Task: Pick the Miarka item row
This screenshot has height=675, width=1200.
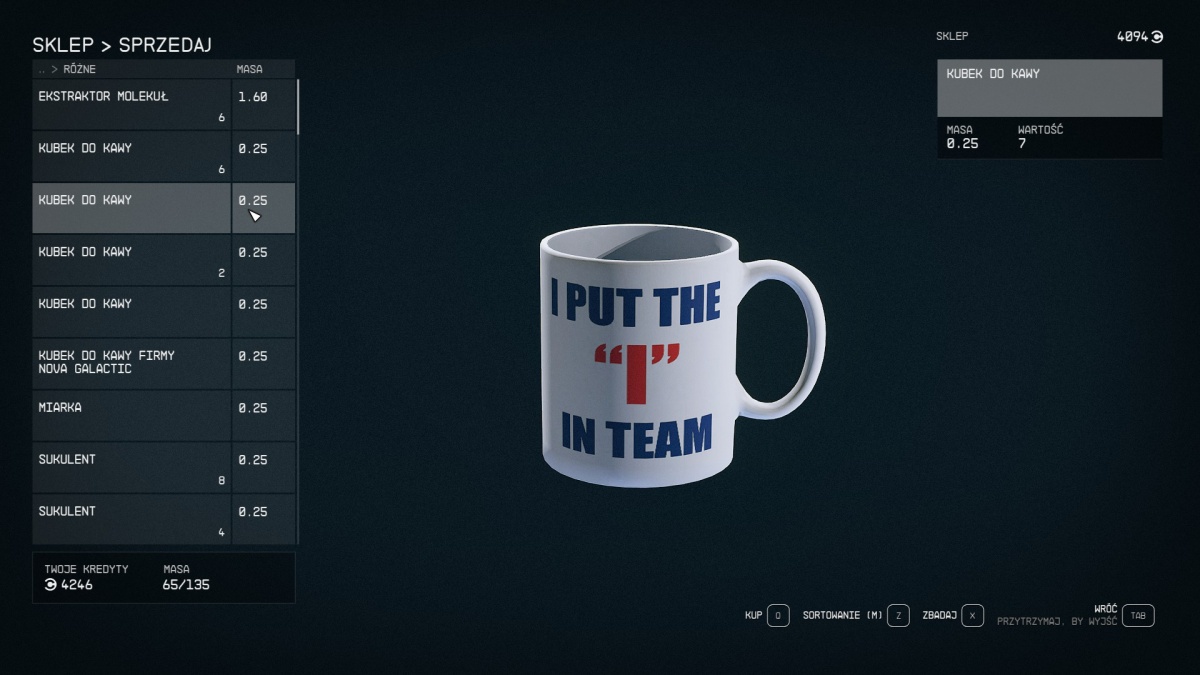Action: pyautogui.click(x=131, y=415)
